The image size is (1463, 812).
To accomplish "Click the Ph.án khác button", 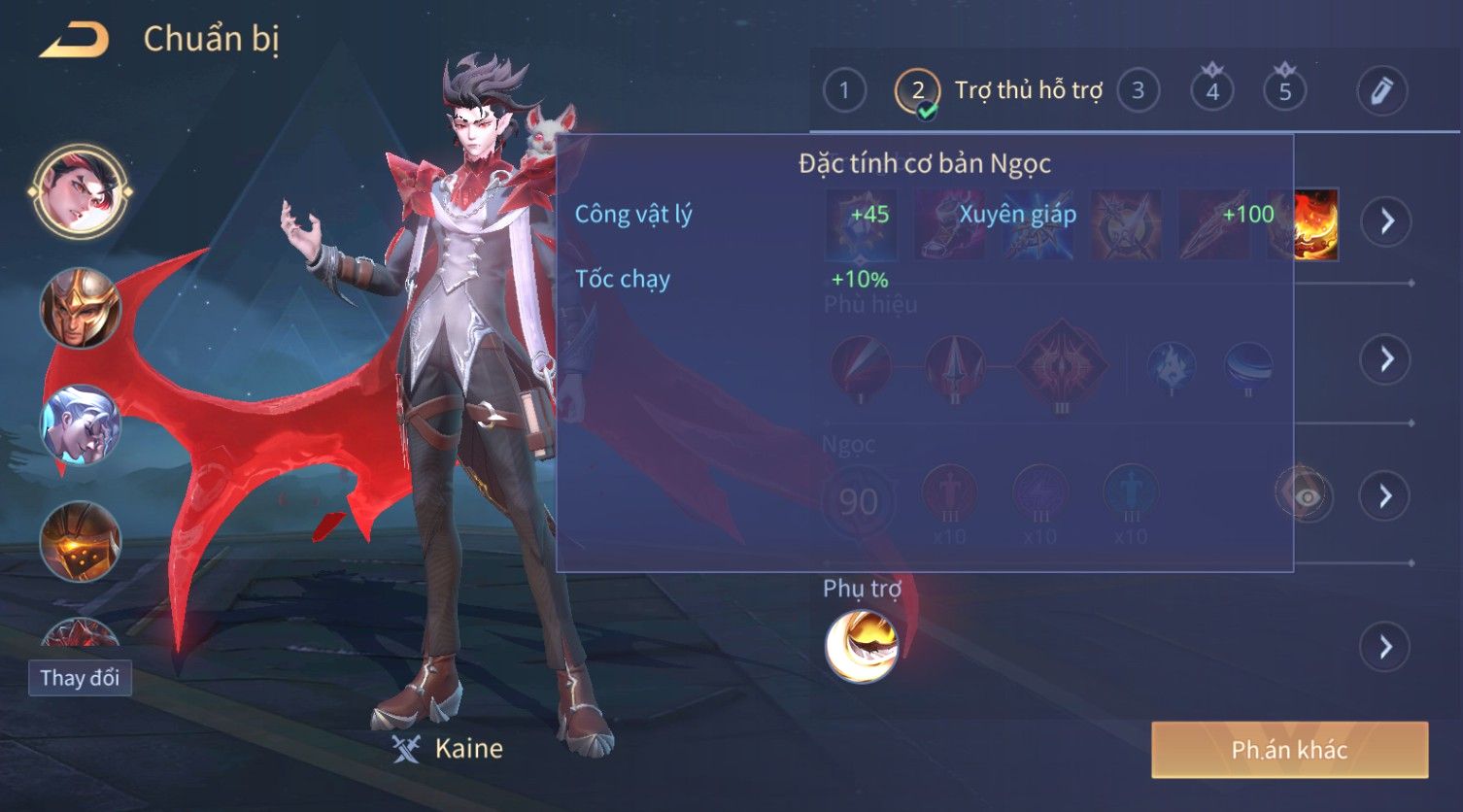I will [x=1289, y=750].
